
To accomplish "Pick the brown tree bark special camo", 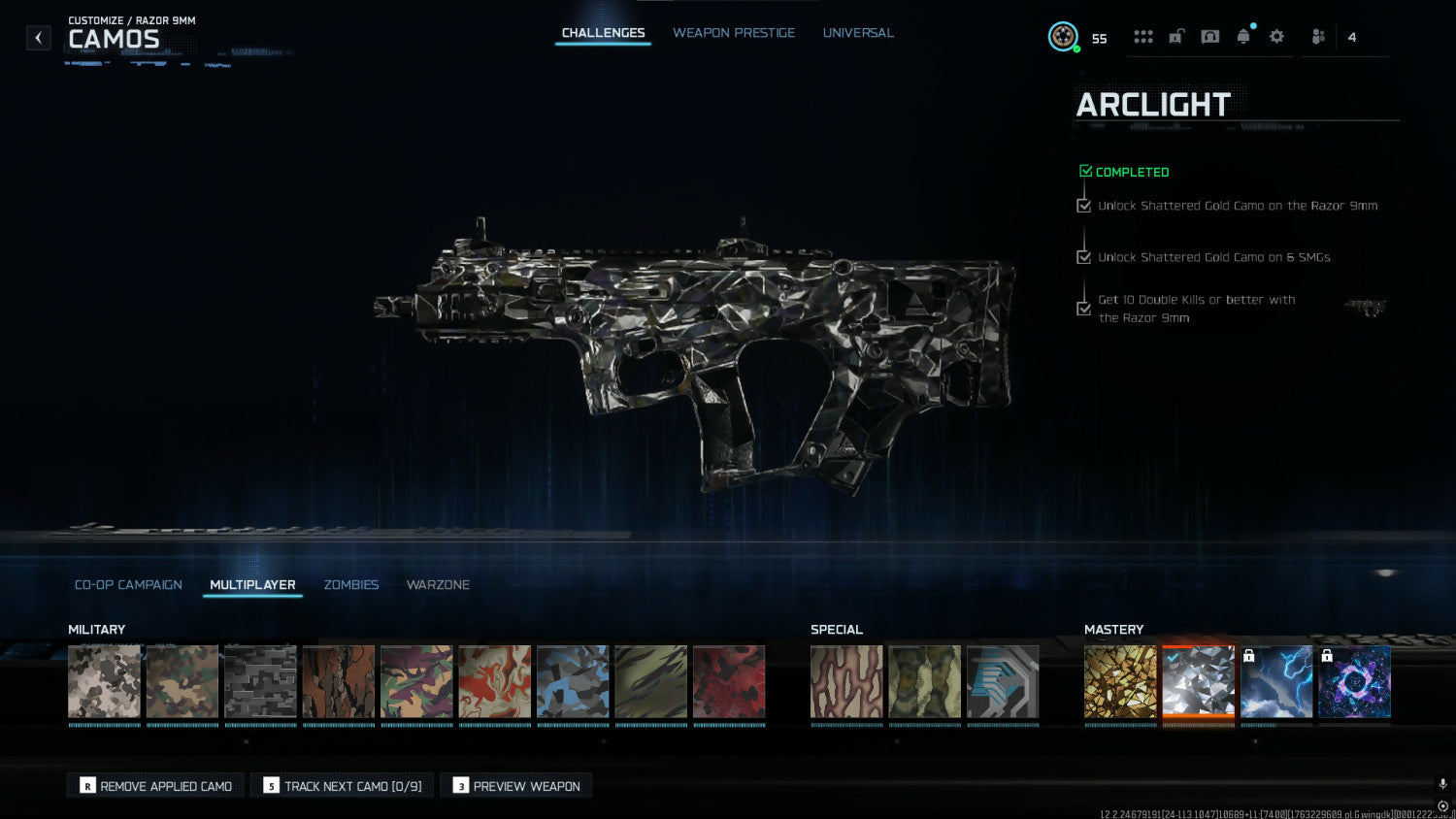I will tap(846, 681).
